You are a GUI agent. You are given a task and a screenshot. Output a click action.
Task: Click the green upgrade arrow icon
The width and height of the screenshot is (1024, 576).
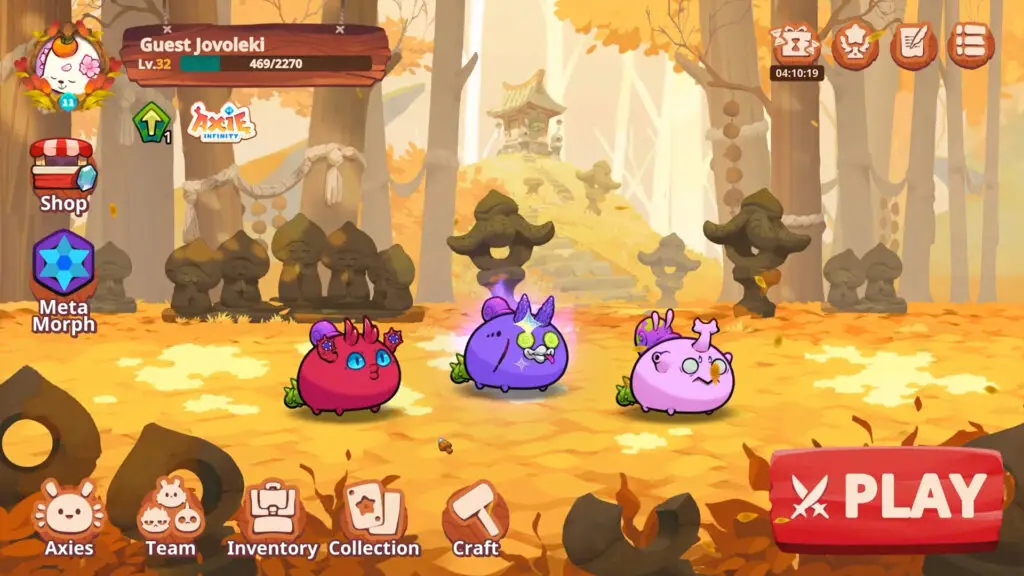(150, 123)
